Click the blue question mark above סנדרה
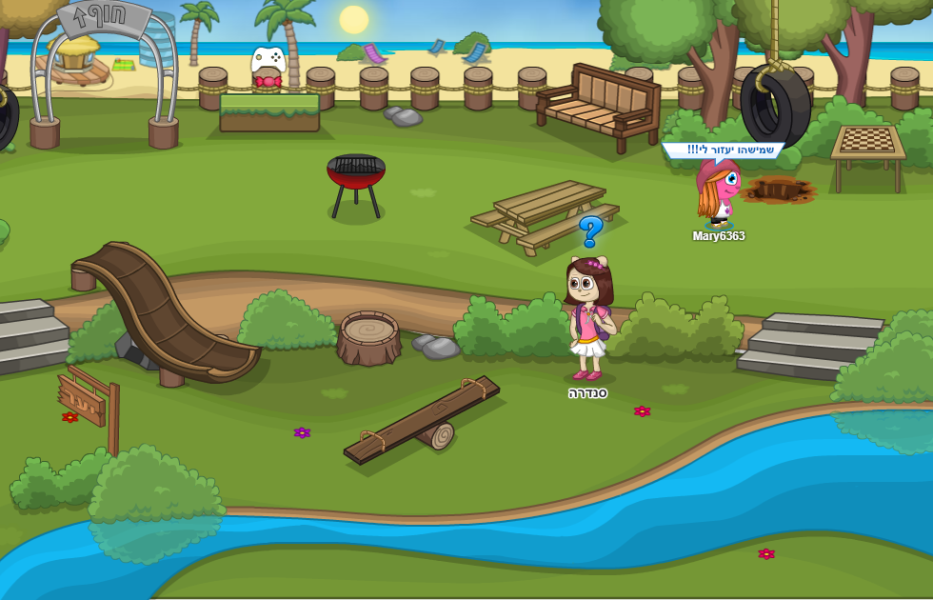 [x=591, y=232]
